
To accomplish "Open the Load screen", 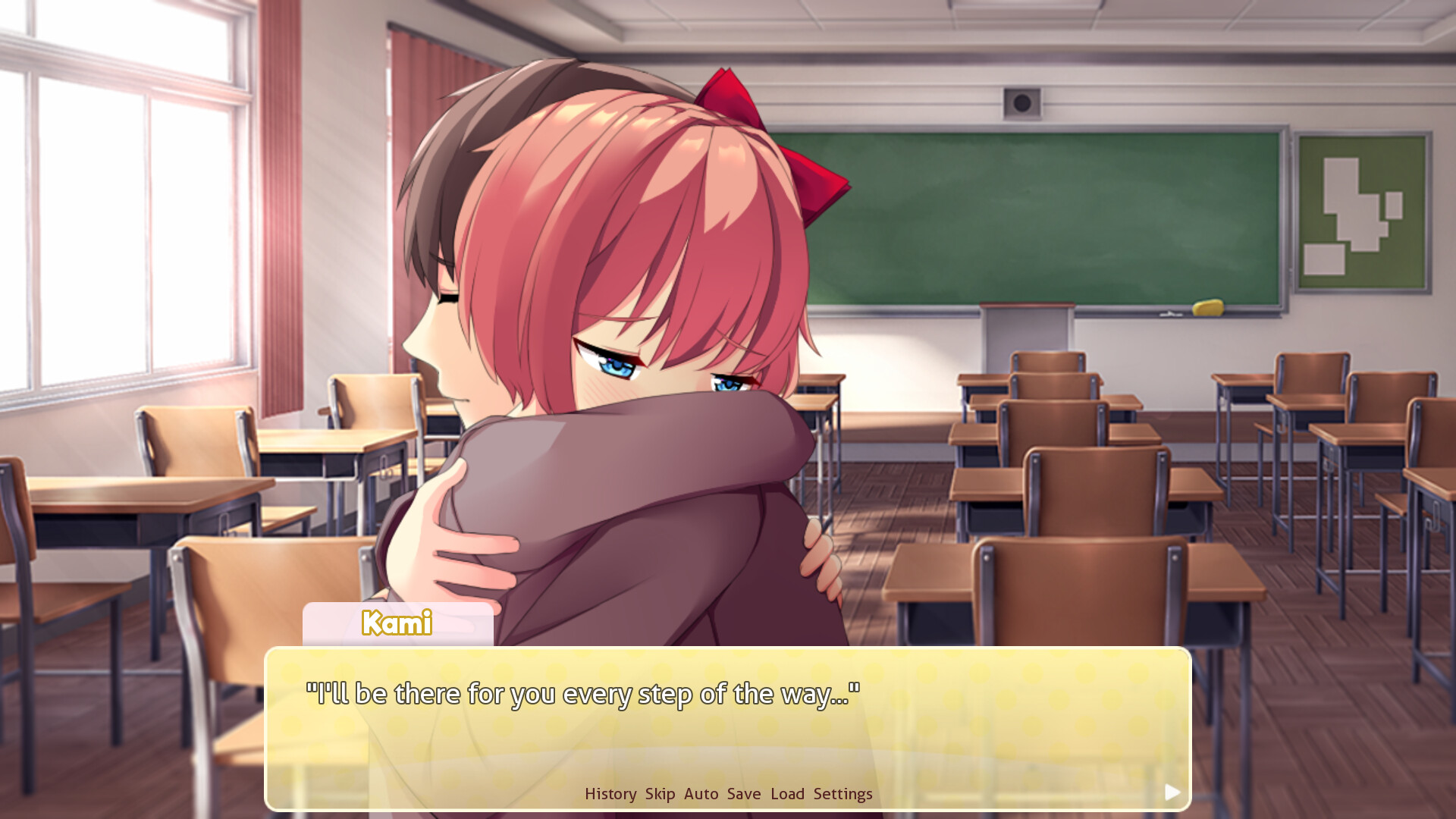I will click(x=787, y=793).
